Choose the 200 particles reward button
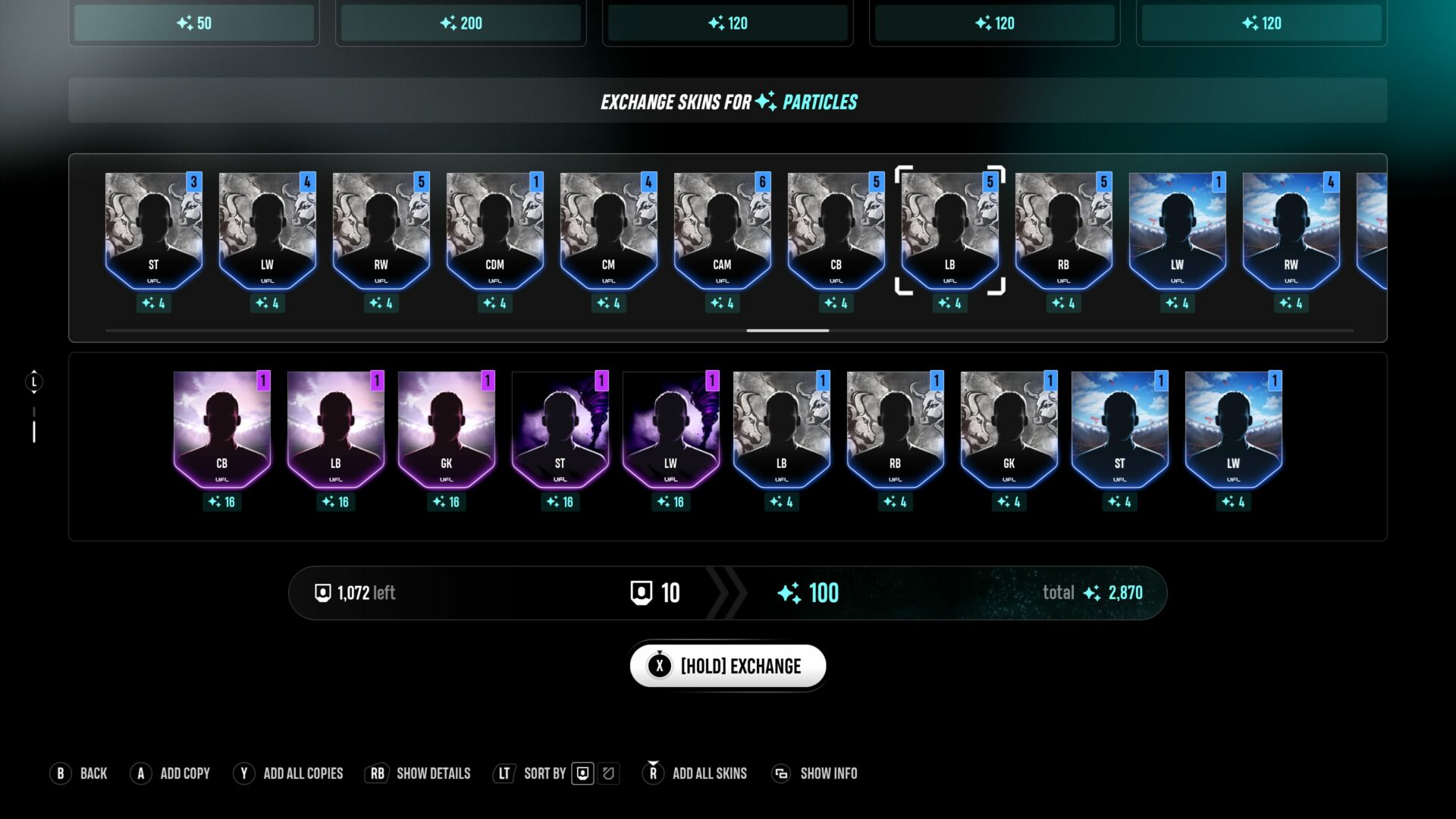 [461, 23]
